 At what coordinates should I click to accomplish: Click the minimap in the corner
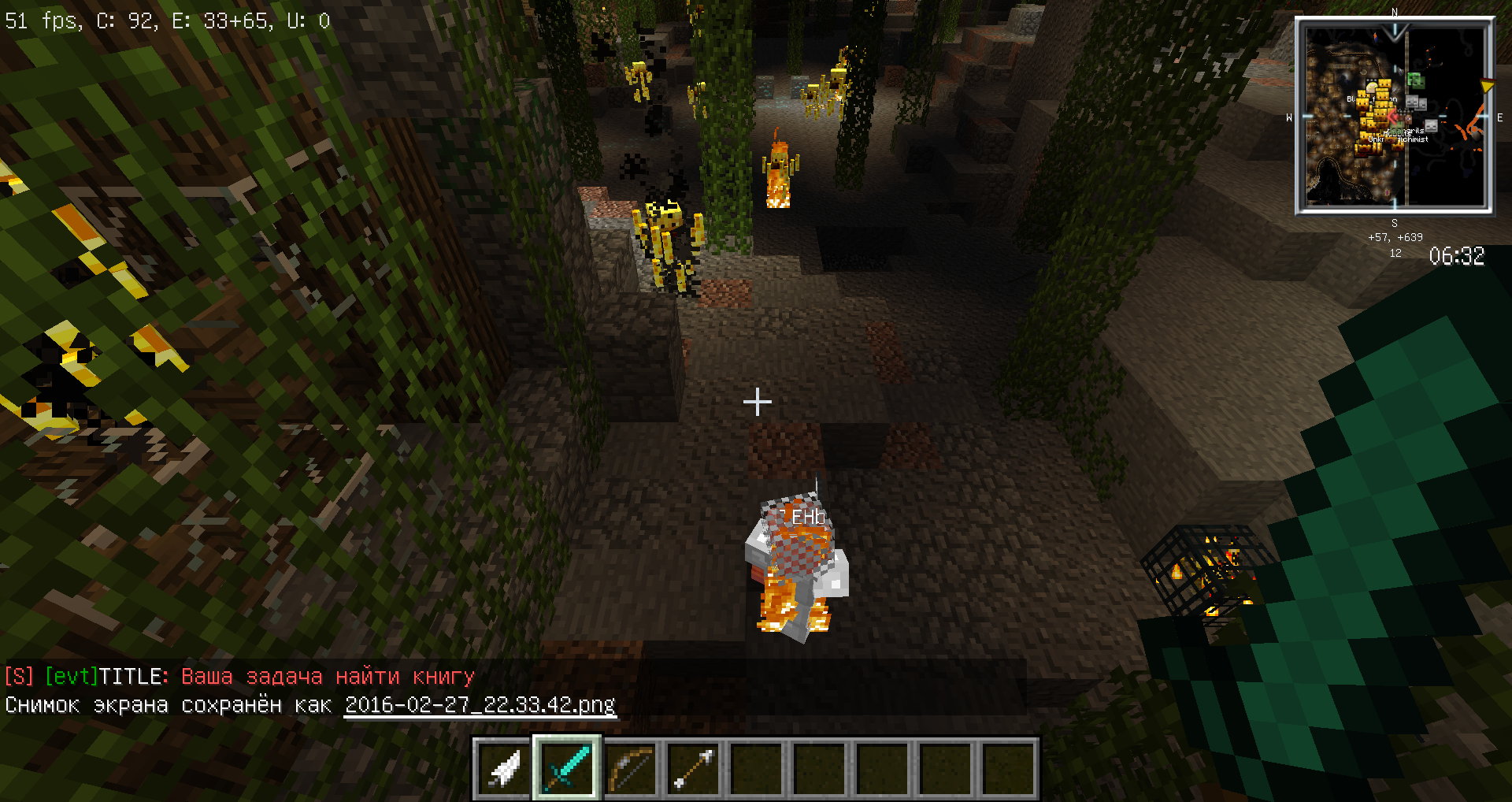(x=1394, y=116)
